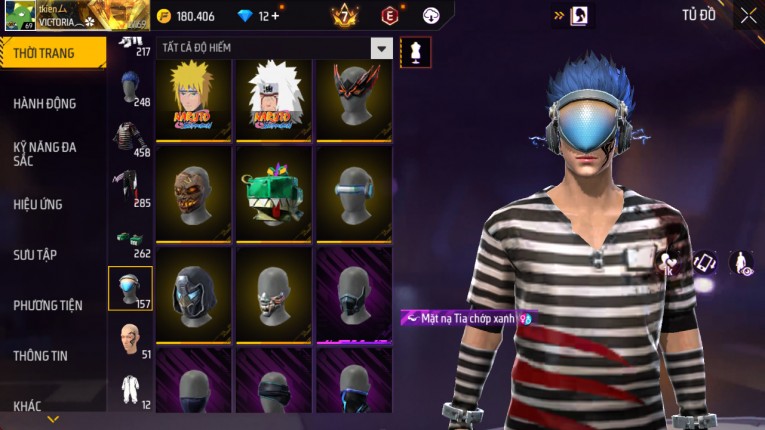Screen dimensions: 765x430
Task: Click the diamond top-up plus button
Action: 275,16
